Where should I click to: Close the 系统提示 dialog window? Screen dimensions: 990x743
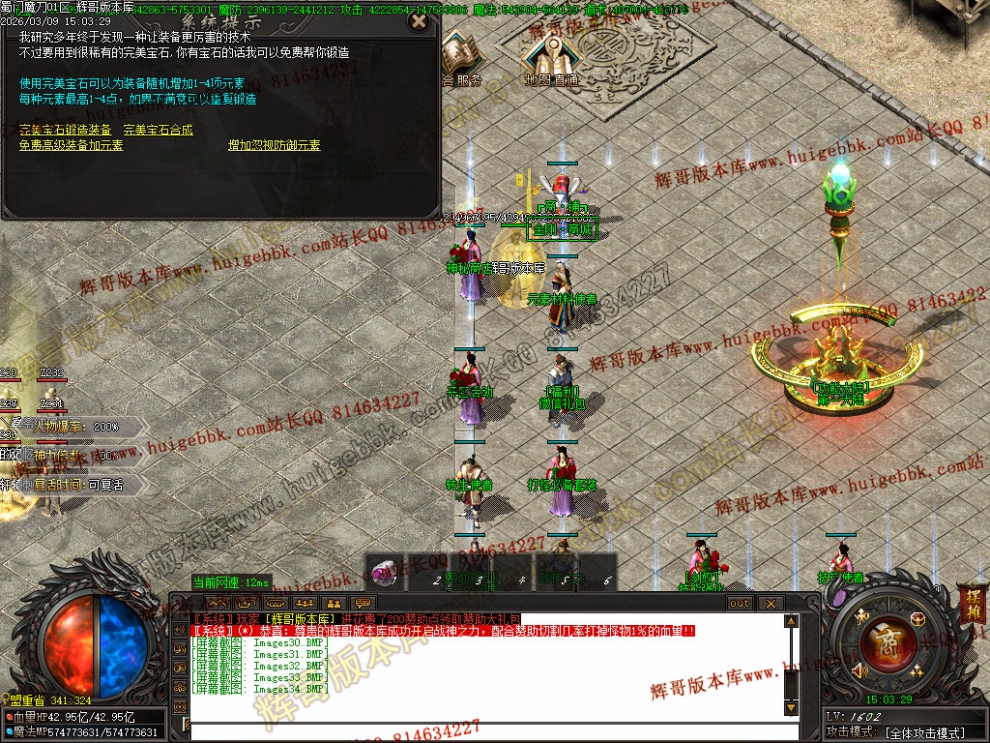420,19
